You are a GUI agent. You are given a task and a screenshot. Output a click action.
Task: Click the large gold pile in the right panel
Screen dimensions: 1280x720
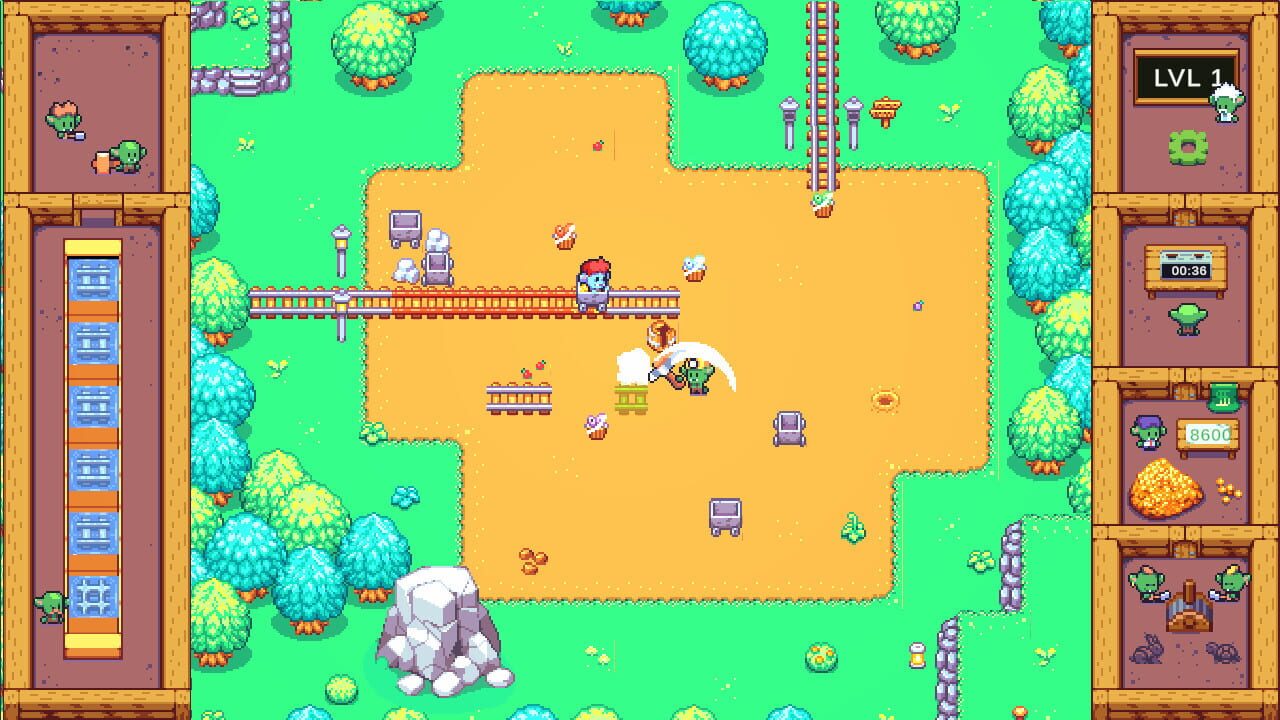pyautogui.click(x=1166, y=490)
